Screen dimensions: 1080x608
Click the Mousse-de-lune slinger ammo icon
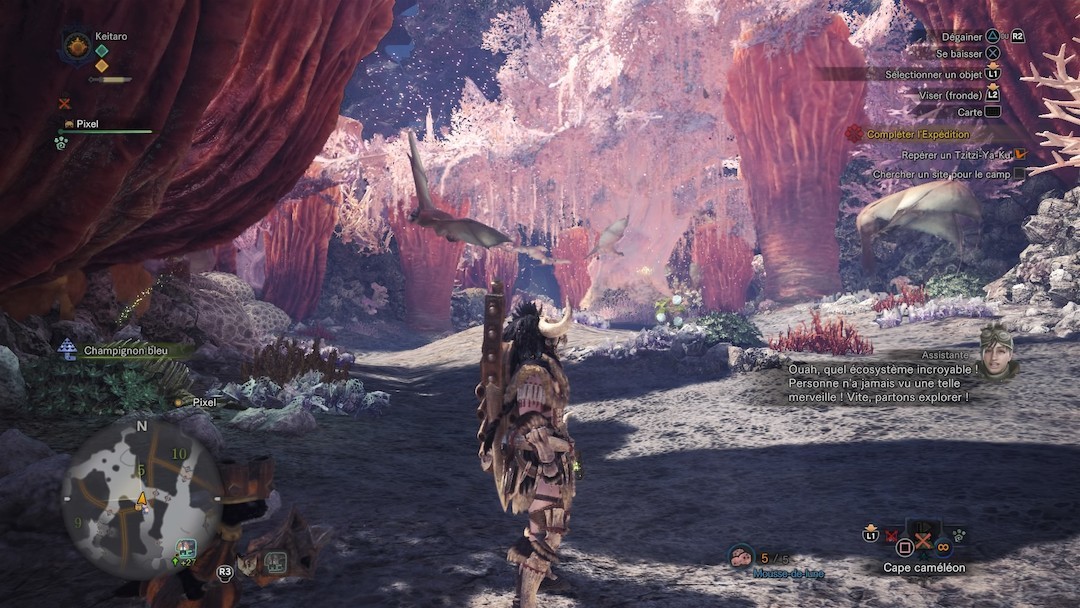click(741, 556)
